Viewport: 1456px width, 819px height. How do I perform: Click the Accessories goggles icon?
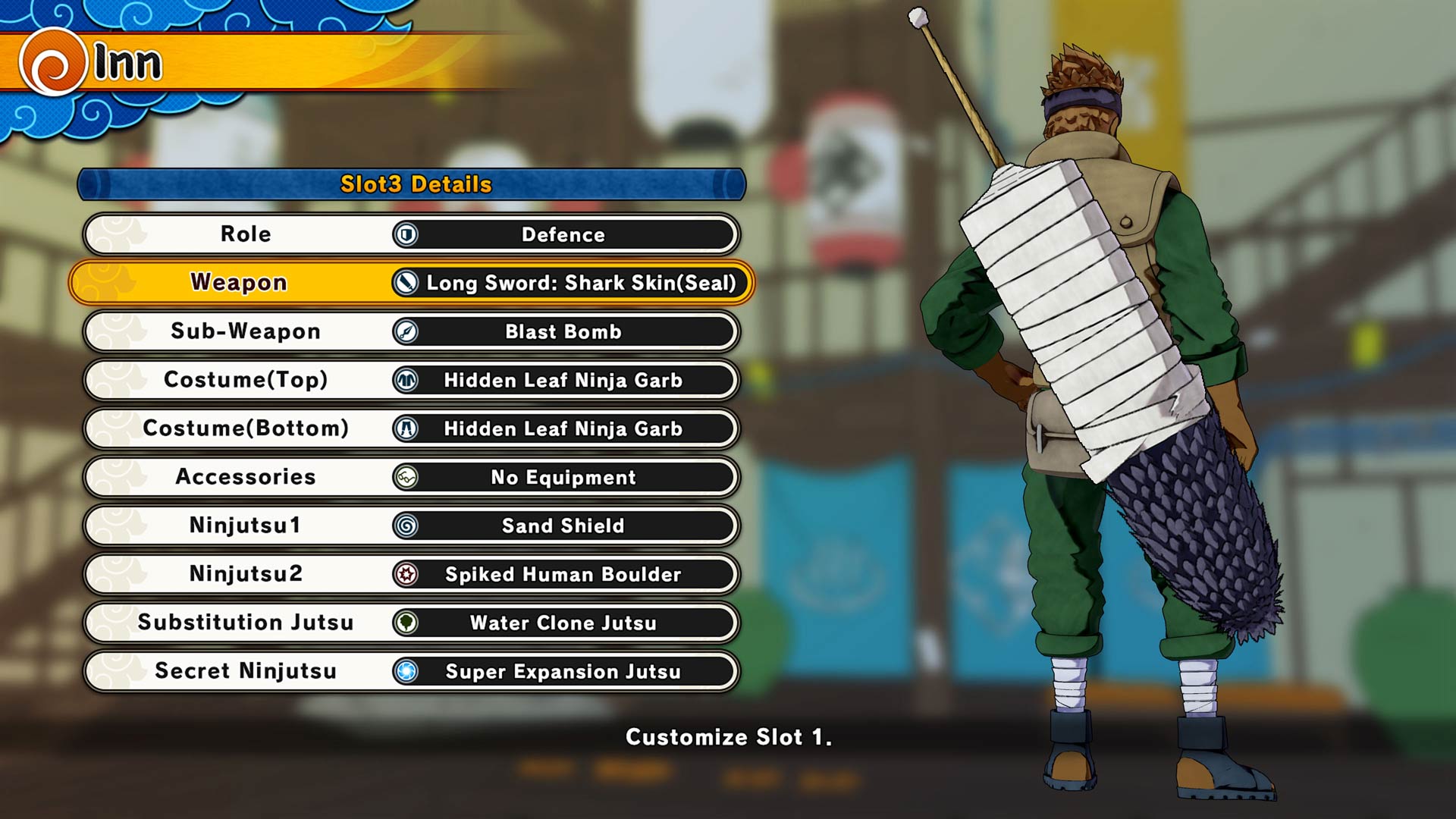406,477
